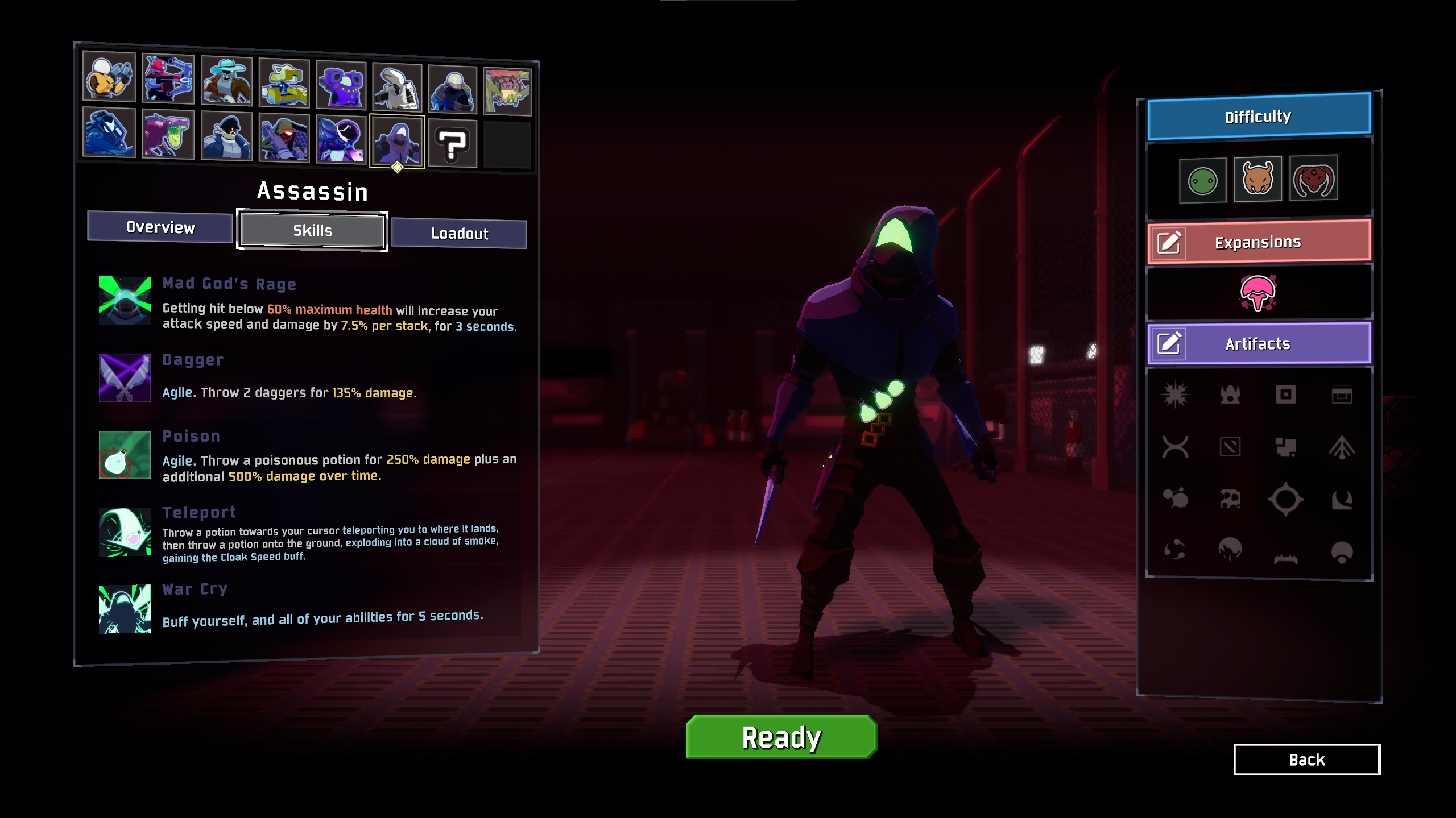Select the Commando survivor portrait
Screen dimensions: 1456x818
[109, 77]
